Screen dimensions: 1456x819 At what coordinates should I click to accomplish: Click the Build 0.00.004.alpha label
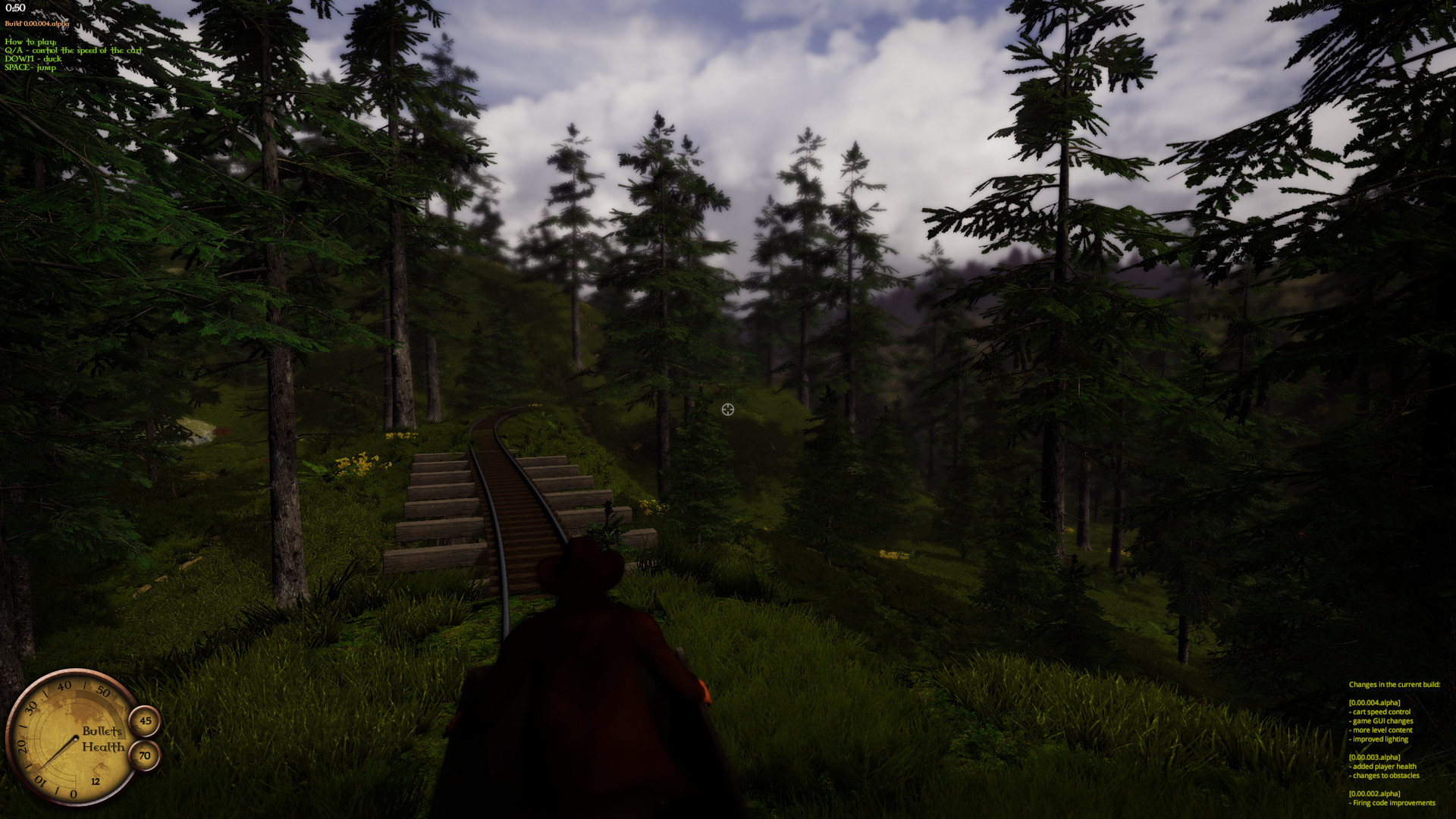36,24
